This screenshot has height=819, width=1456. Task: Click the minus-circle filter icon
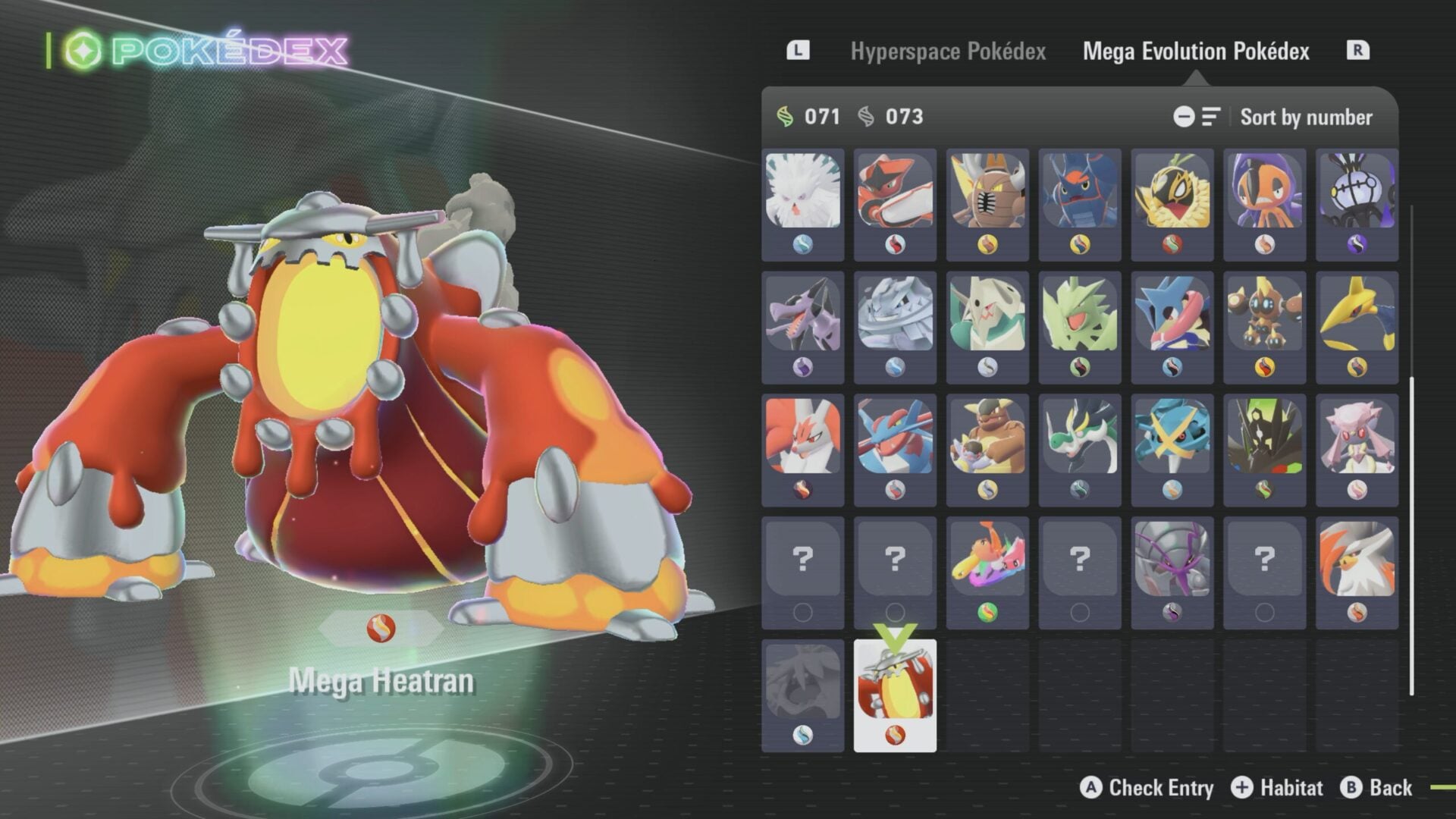click(x=1184, y=118)
